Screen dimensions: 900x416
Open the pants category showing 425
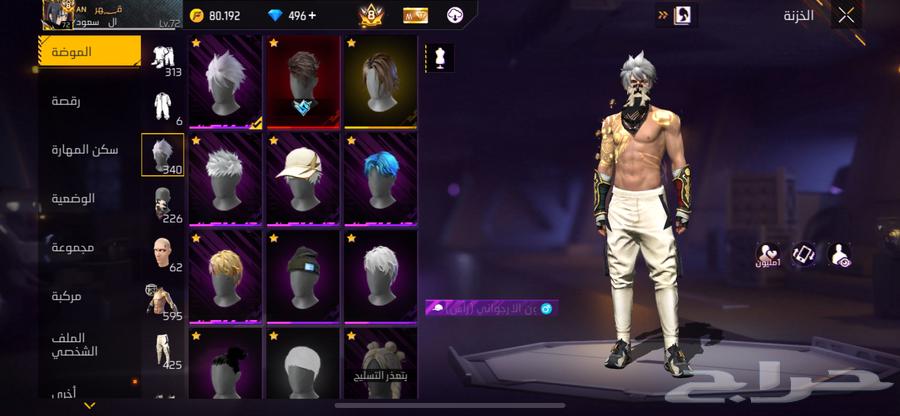(x=162, y=352)
